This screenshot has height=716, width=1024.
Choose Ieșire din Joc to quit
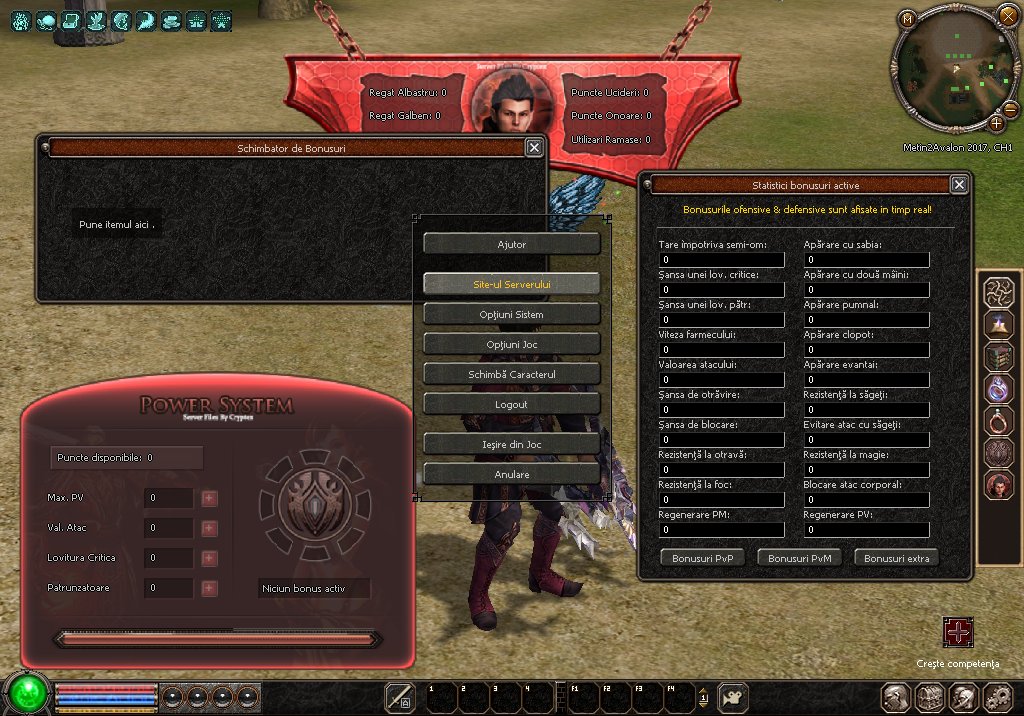511,443
